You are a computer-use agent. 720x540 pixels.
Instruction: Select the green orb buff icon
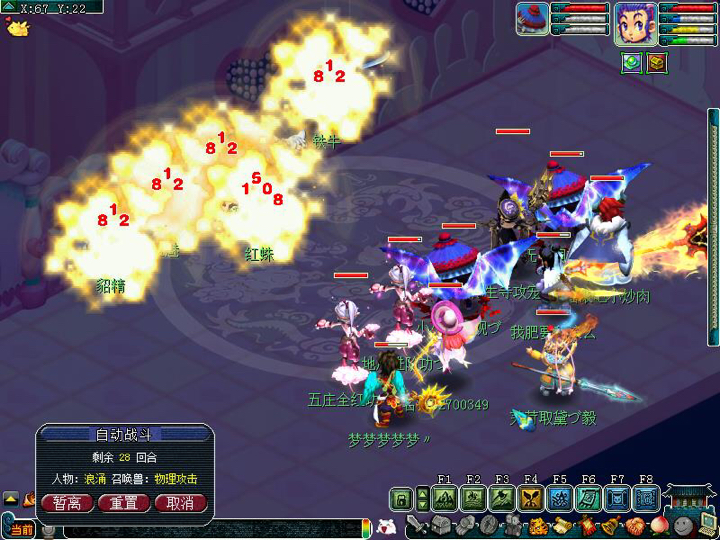(631, 62)
